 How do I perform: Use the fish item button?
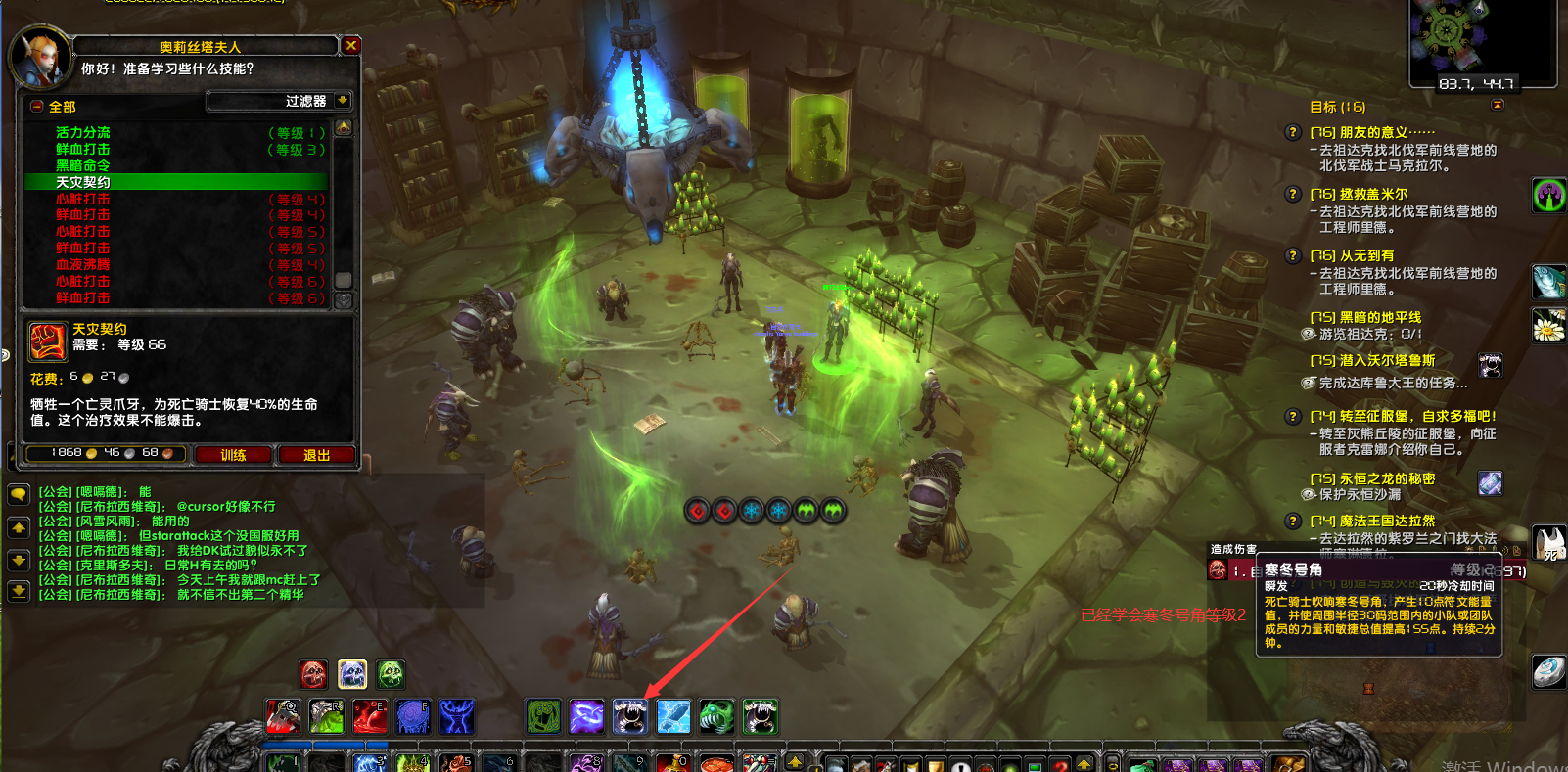[1548, 282]
